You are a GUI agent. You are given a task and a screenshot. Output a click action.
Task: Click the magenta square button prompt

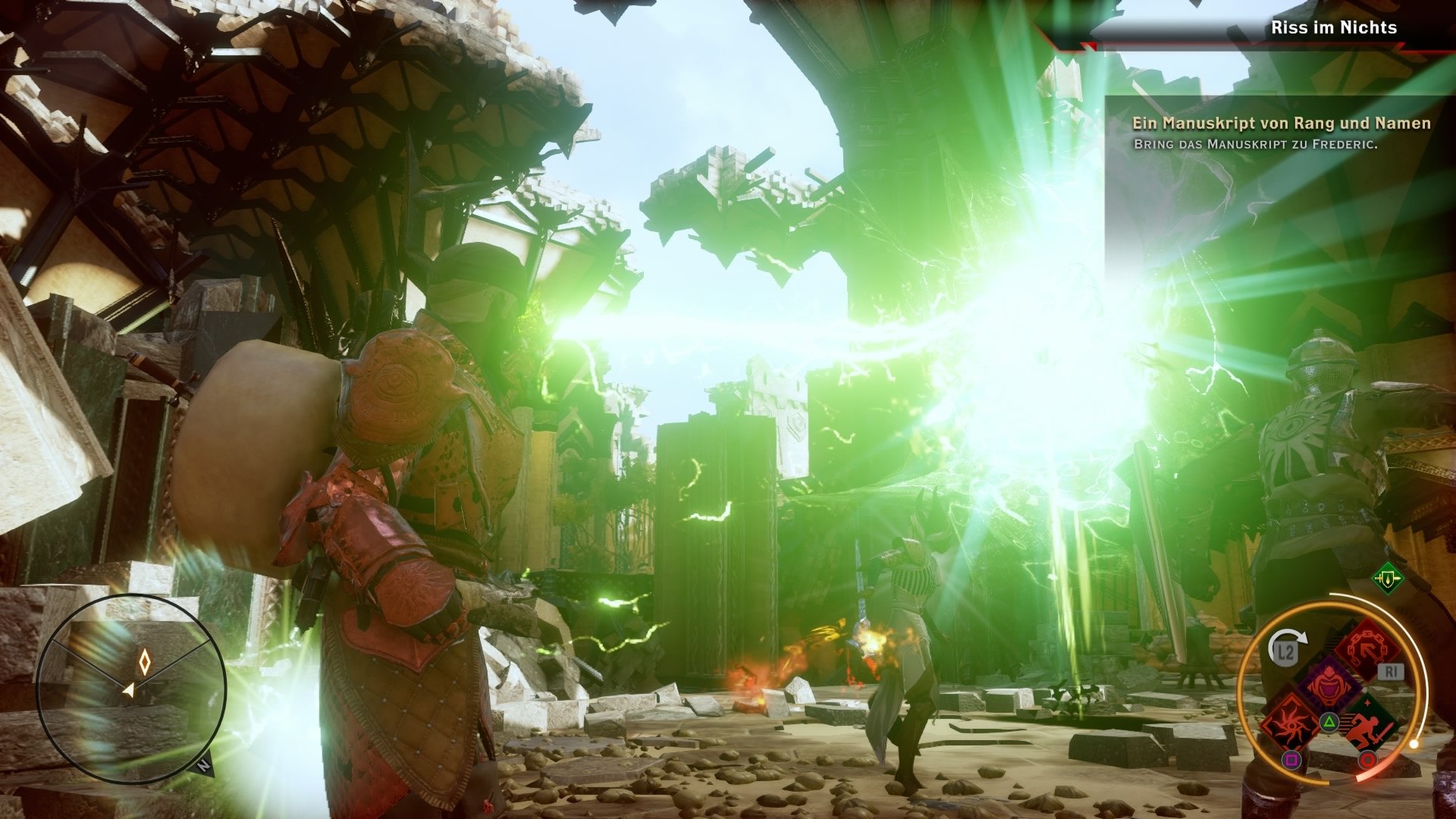(x=1292, y=760)
